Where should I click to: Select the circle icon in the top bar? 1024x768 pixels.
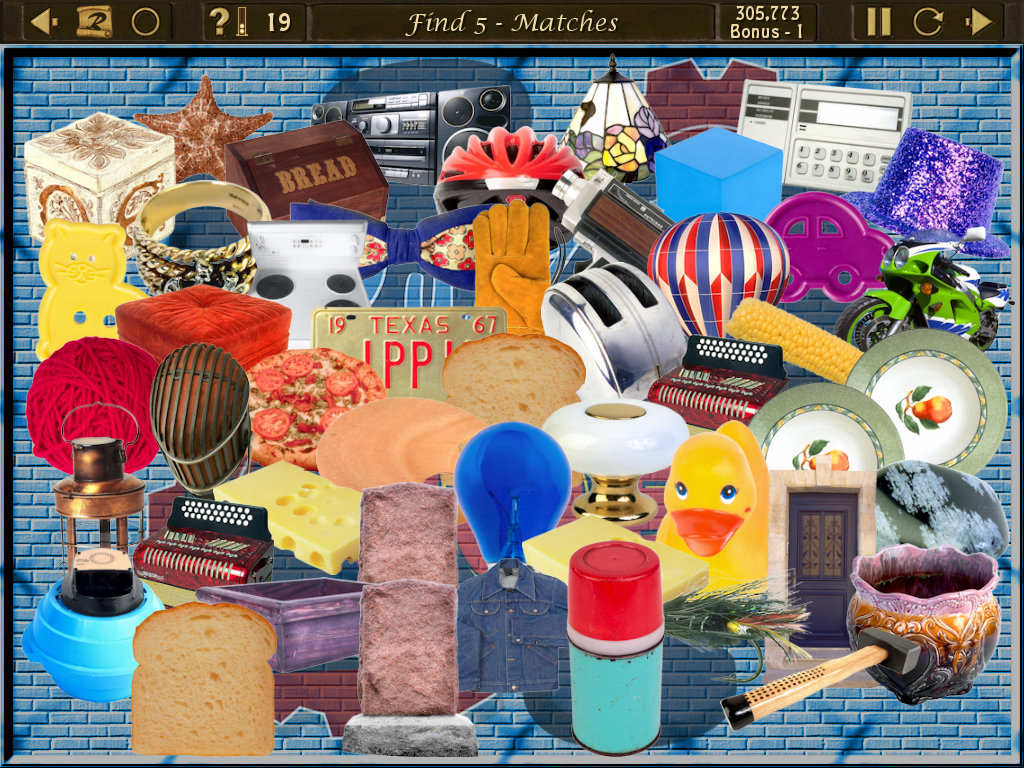coord(145,22)
